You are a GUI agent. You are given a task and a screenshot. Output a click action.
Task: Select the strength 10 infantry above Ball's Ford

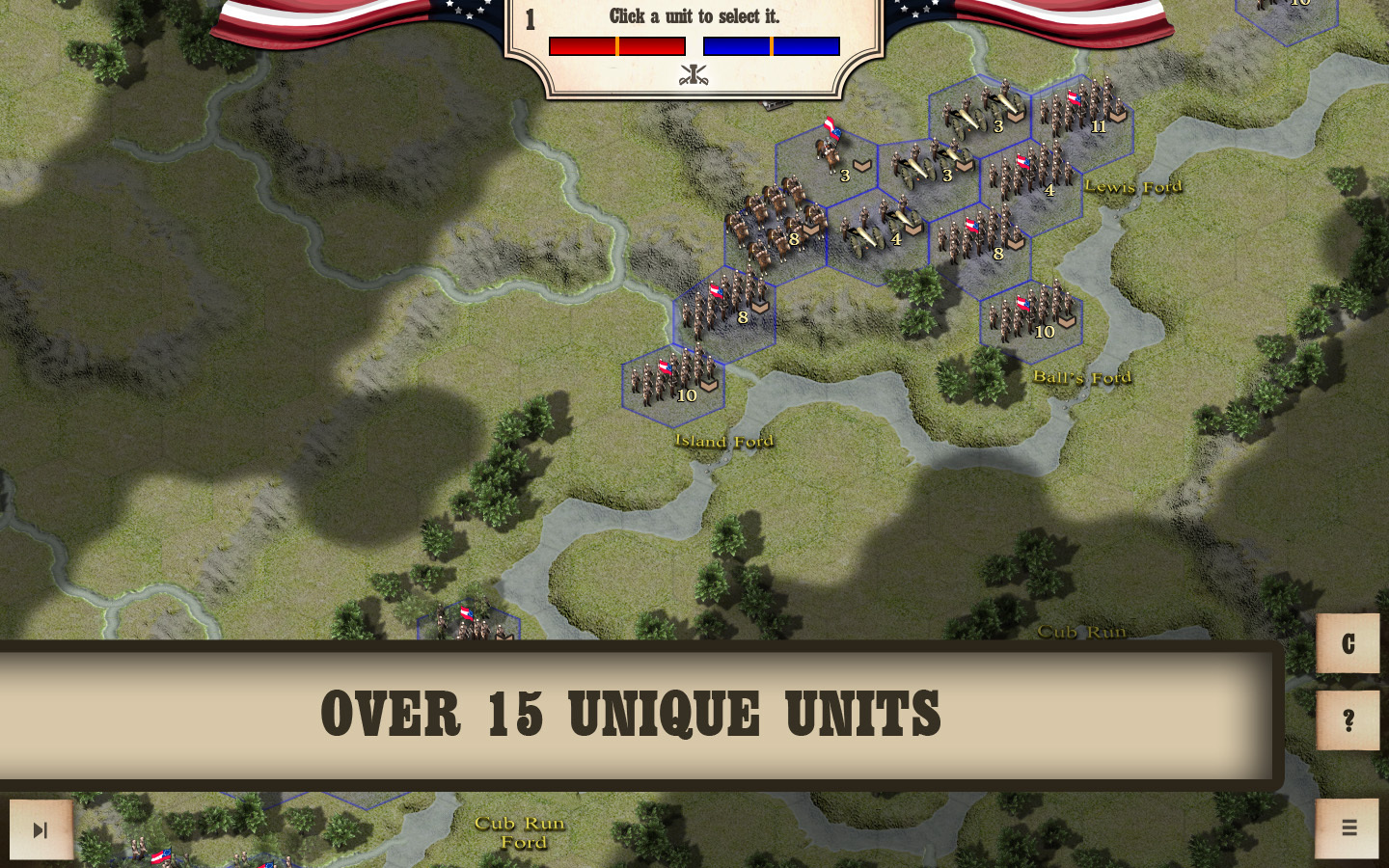pos(1030,316)
